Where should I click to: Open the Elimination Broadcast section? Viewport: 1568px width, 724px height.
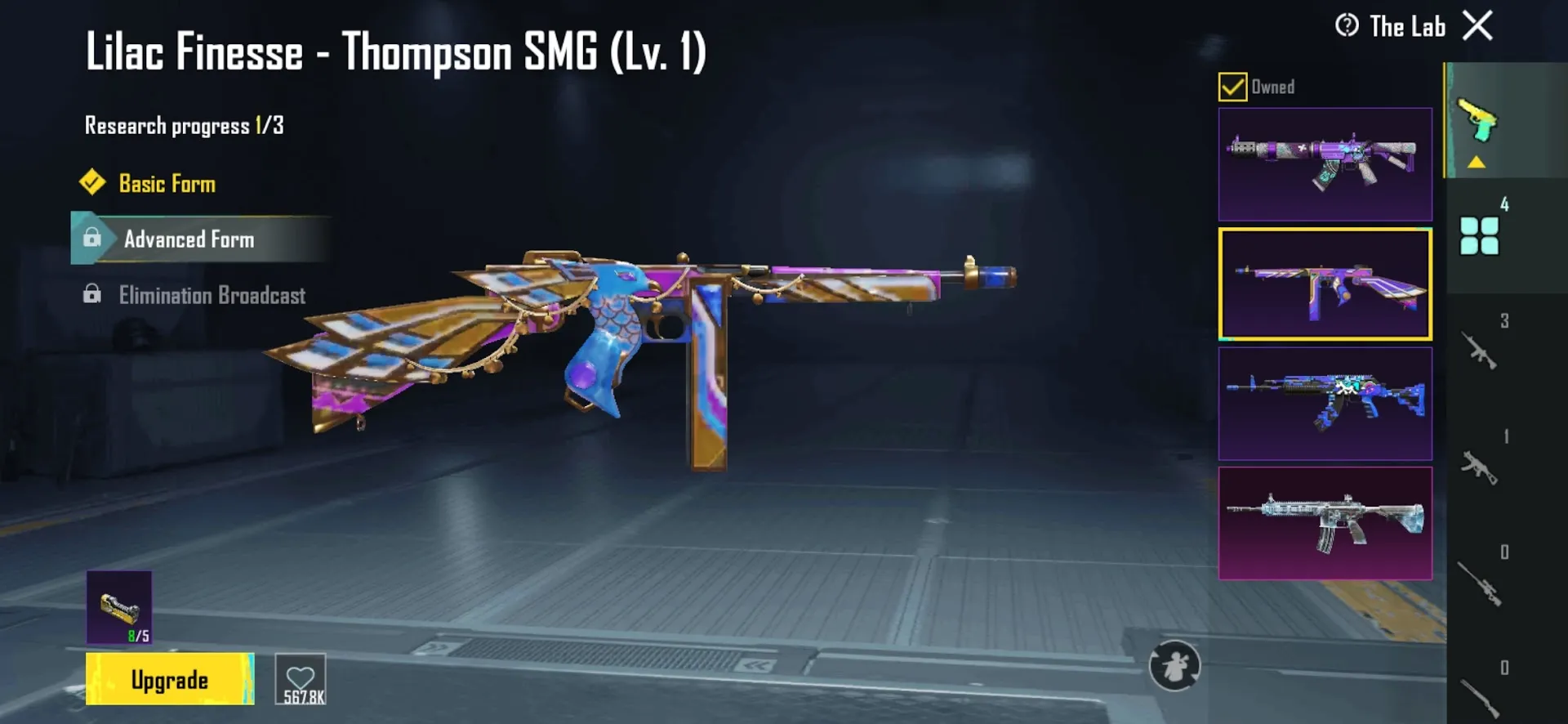212,295
